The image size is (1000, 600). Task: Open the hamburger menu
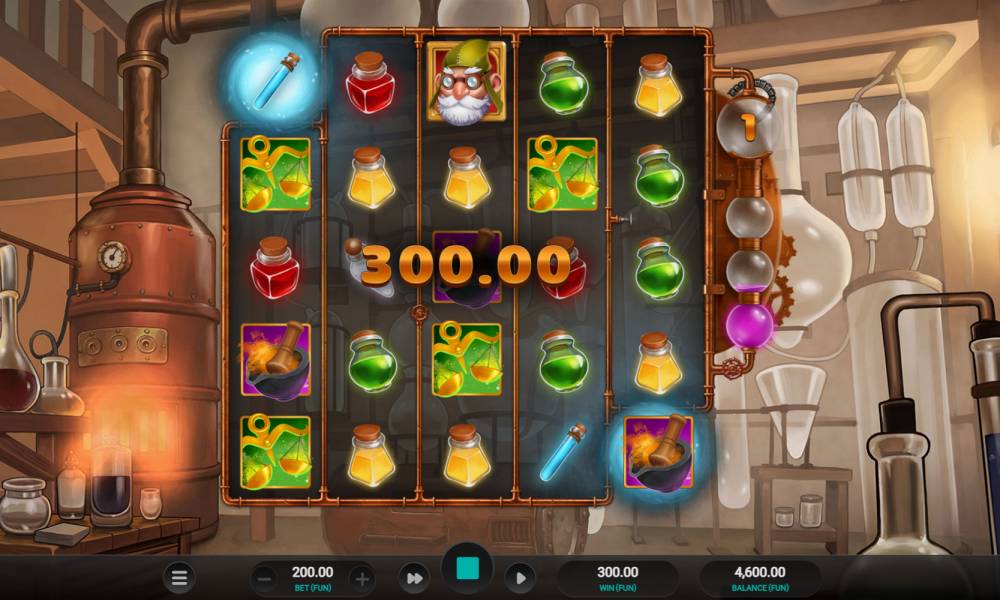pos(179,578)
